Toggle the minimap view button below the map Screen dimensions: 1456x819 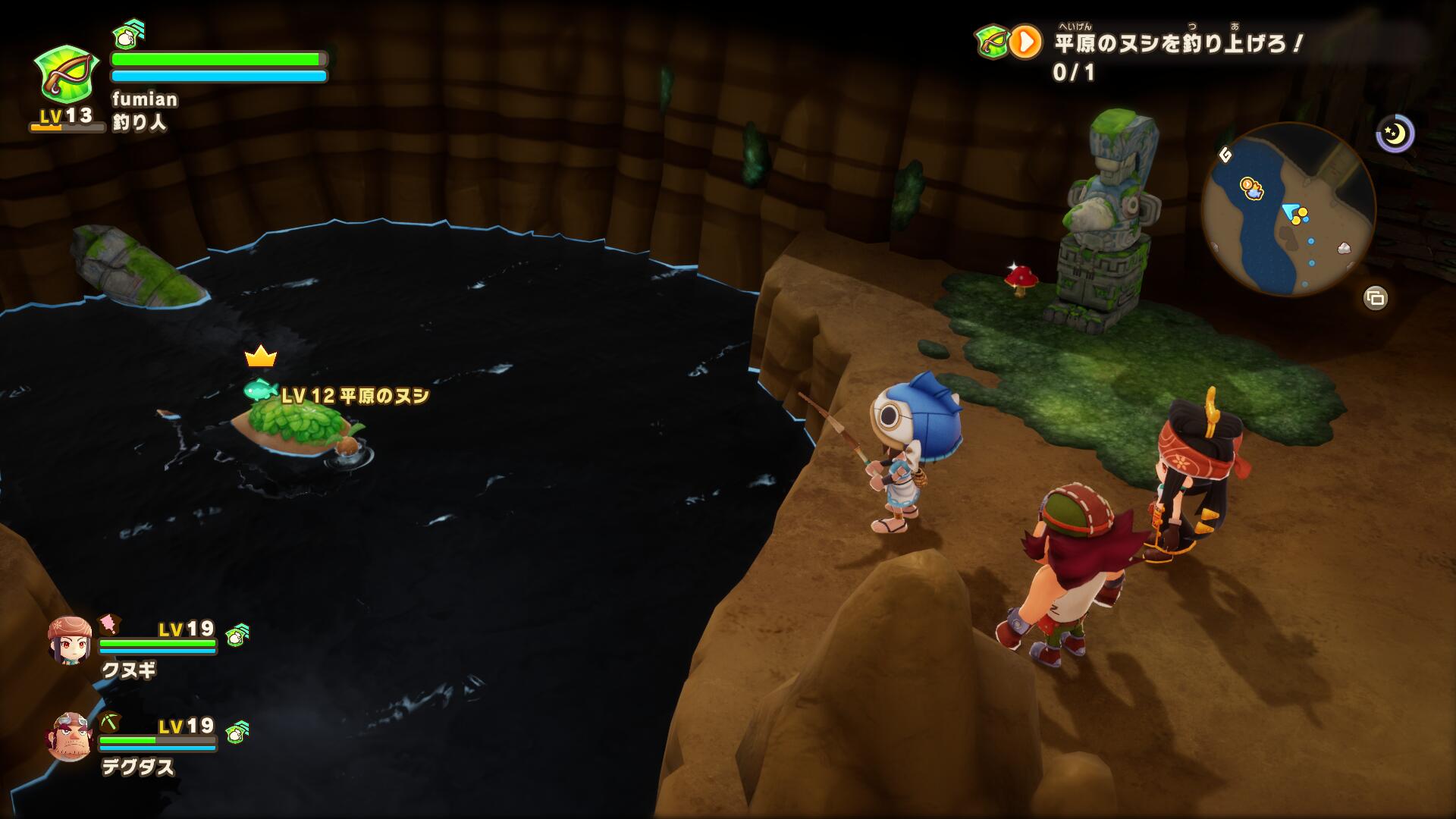pyautogui.click(x=1376, y=298)
